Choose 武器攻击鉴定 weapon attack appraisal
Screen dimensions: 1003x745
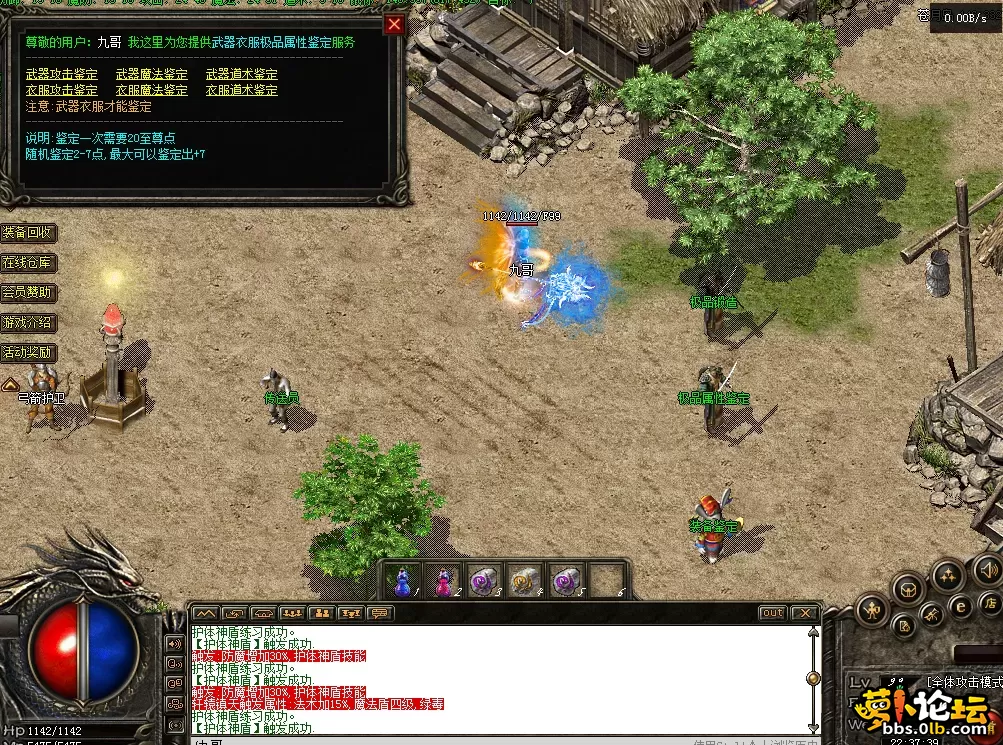(x=62, y=74)
